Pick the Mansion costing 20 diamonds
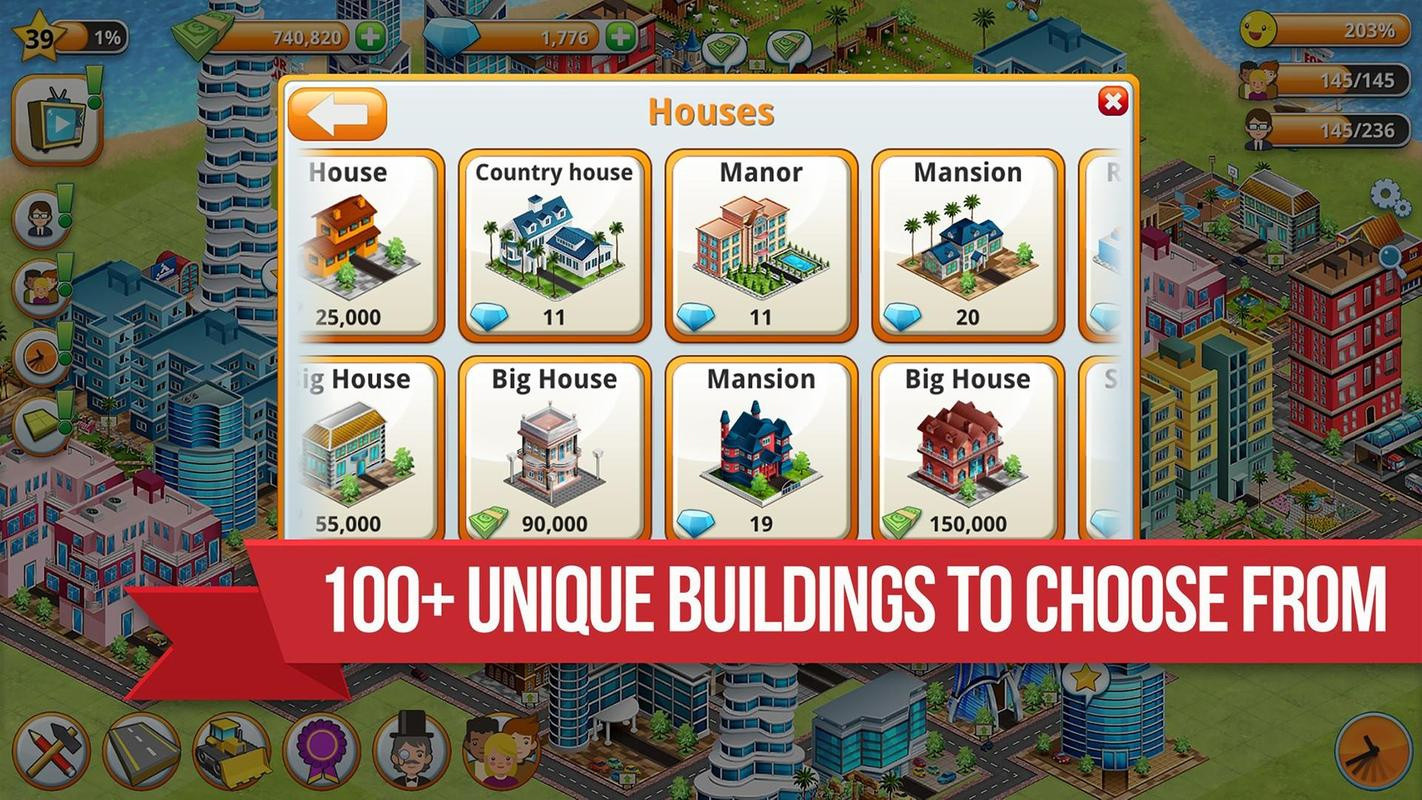This screenshot has width=1422, height=800. coord(967,245)
